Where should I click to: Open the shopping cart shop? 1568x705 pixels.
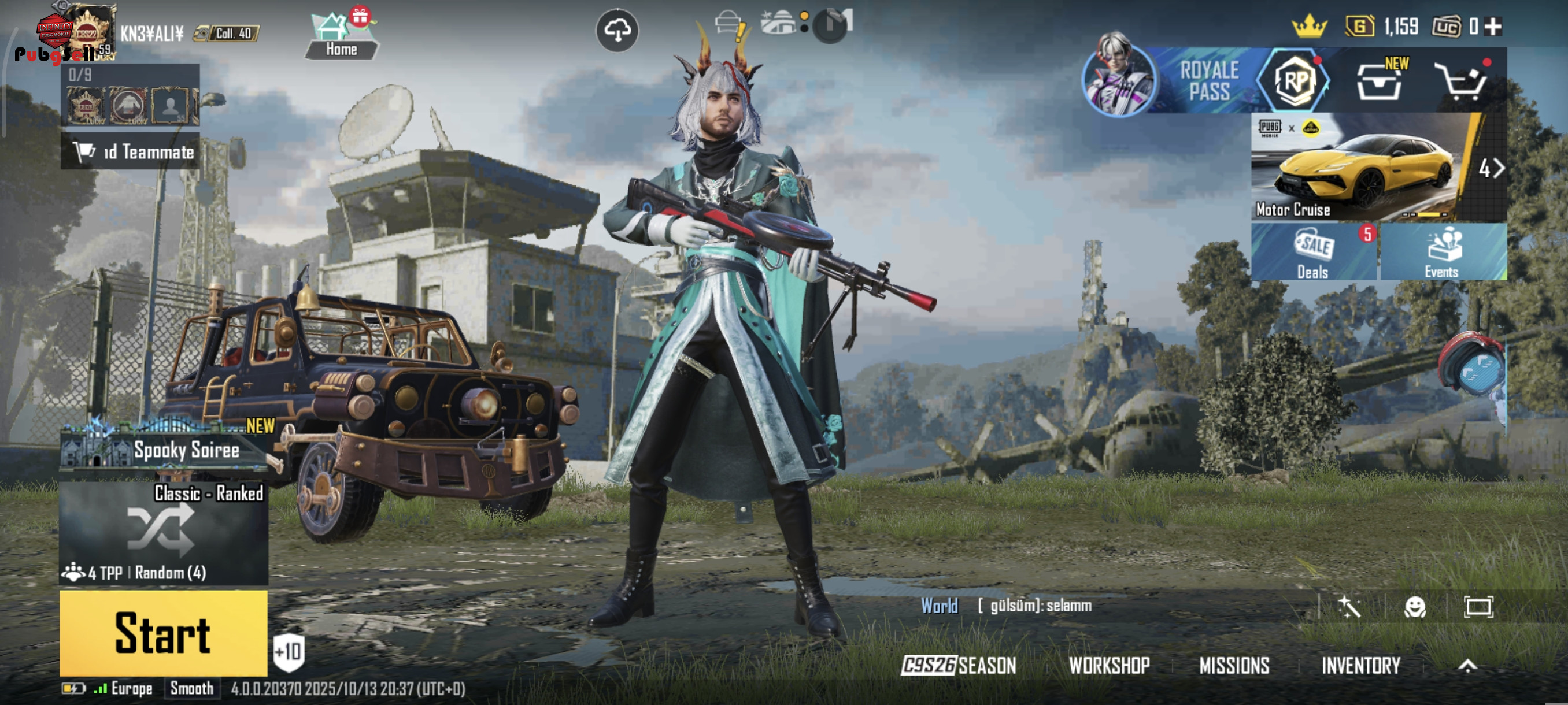click(1461, 82)
